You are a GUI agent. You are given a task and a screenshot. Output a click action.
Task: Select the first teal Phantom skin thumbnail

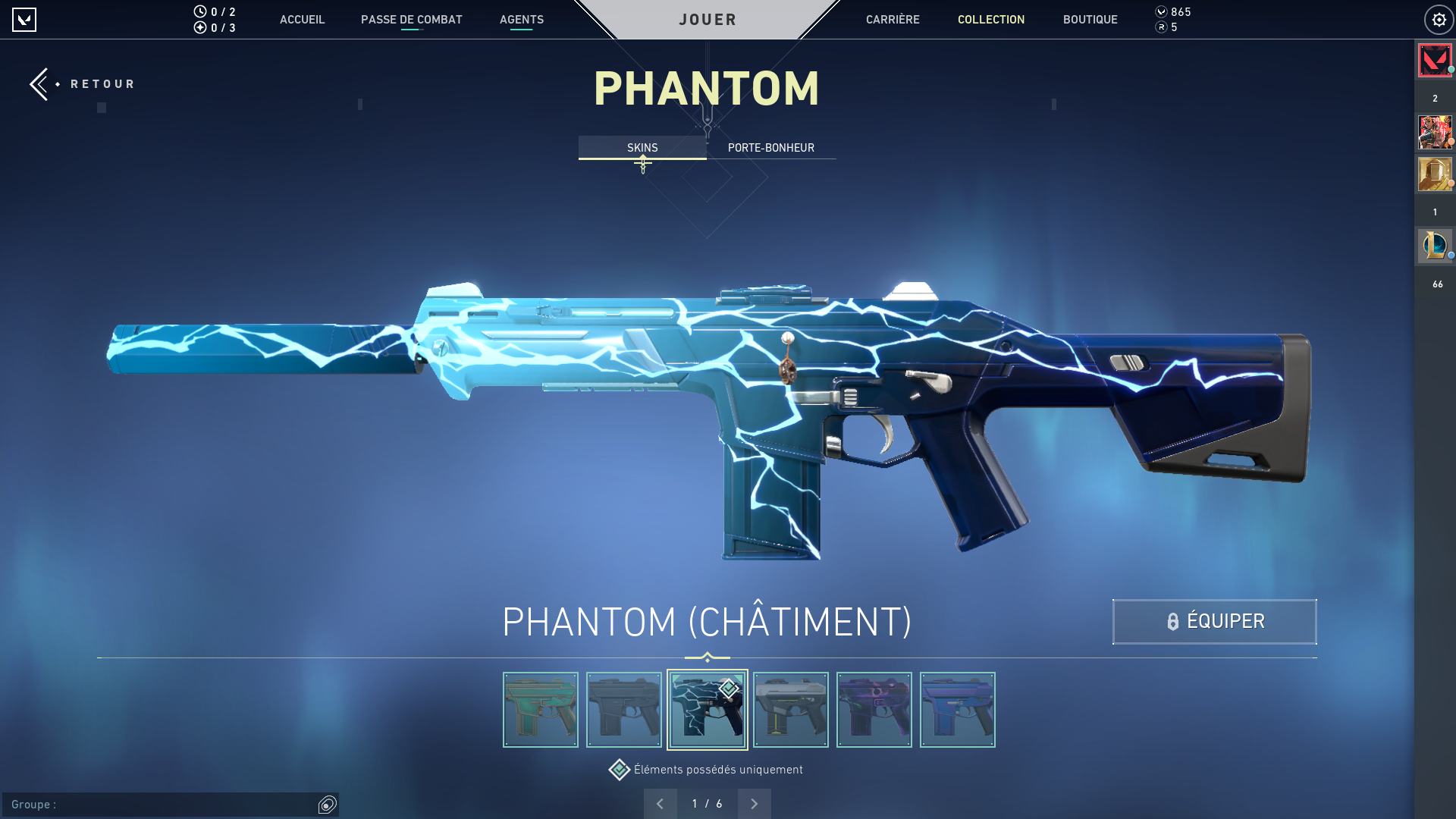[540, 709]
